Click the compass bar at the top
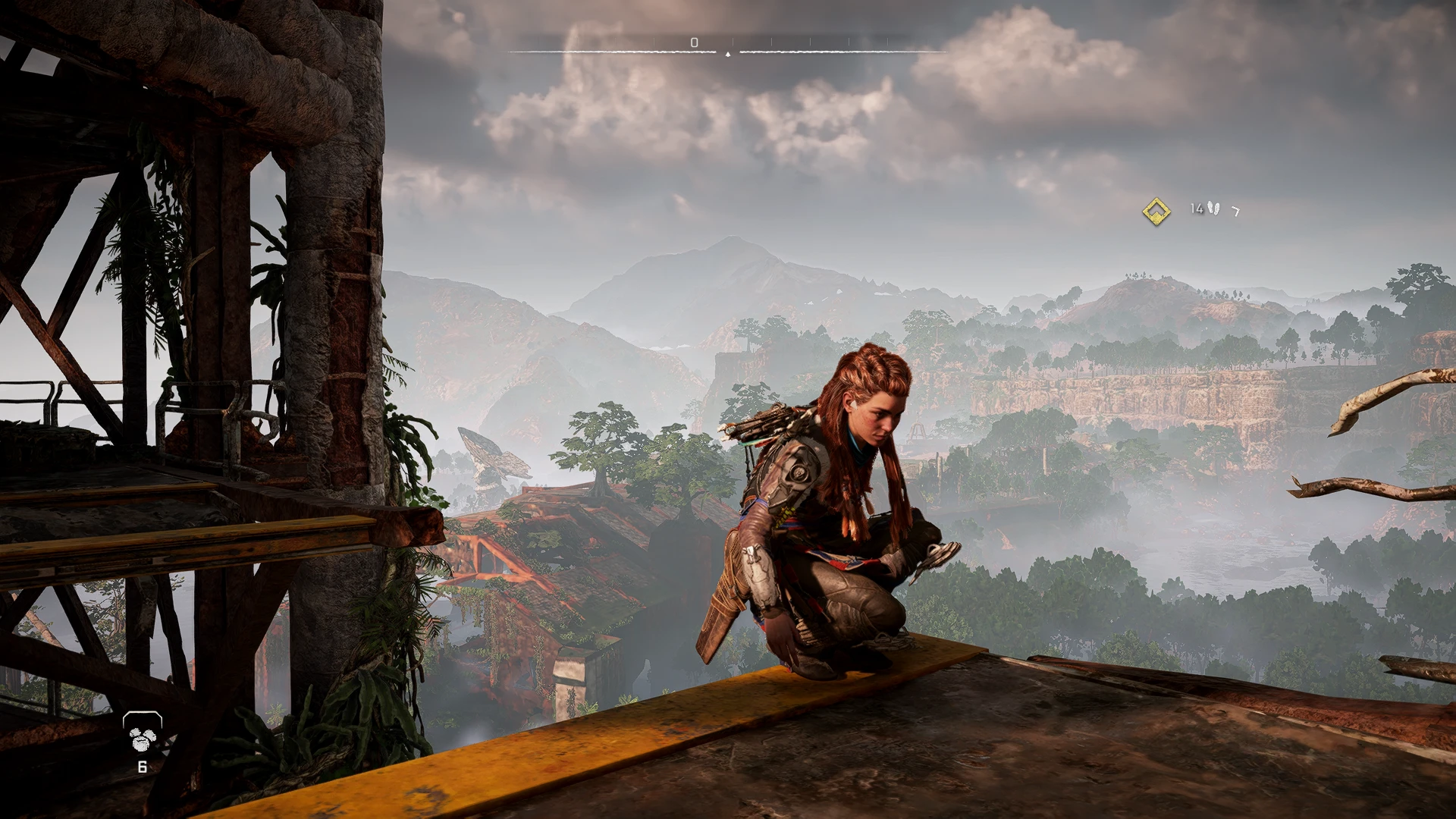The height and width of the screenshot is (819, 1456). (x=727, y=51)
